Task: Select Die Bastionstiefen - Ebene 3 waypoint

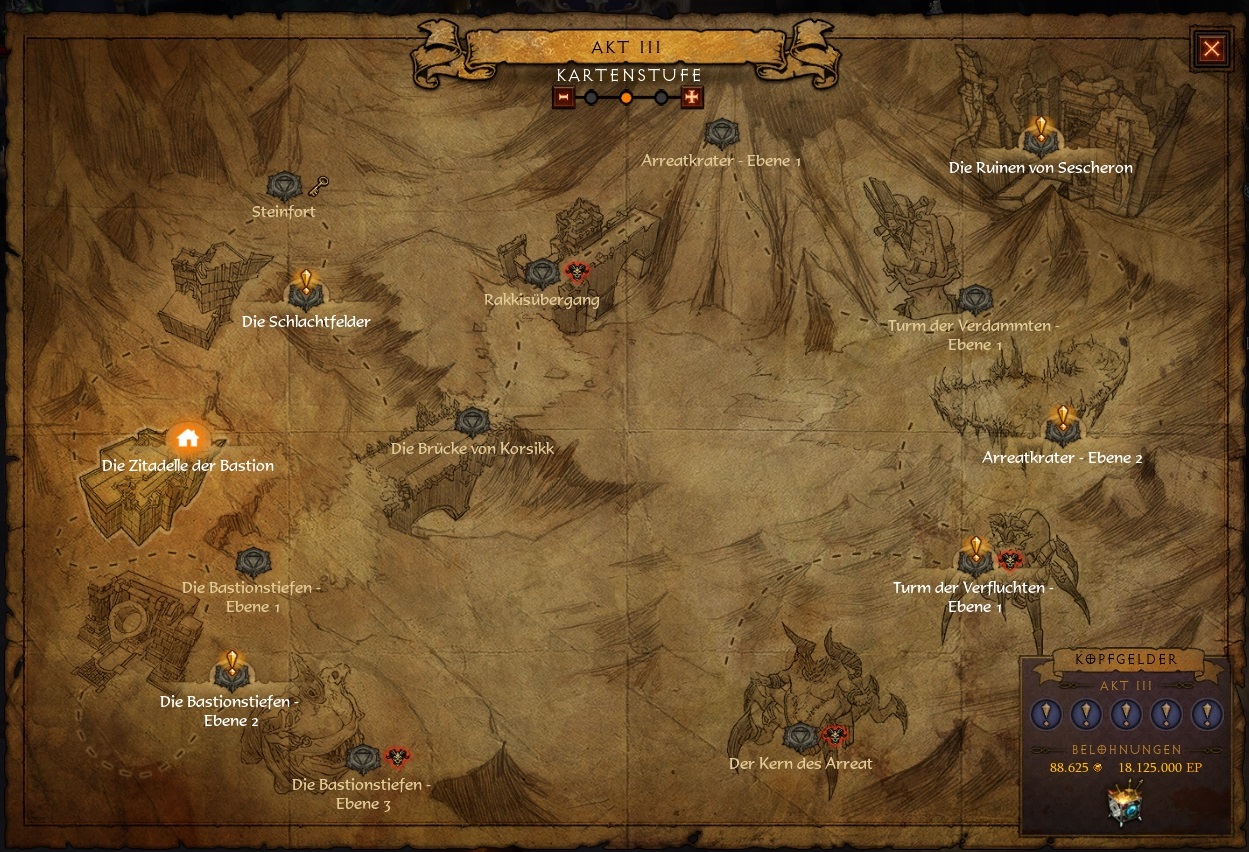Action: click(364, 759)
